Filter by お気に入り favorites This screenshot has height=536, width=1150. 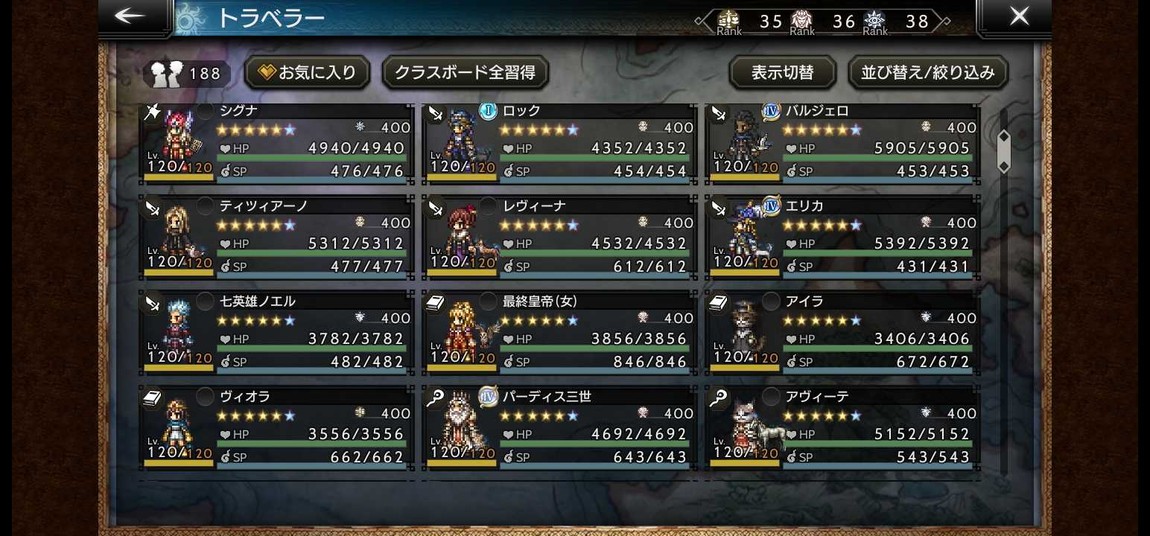(x=308, y=73)
